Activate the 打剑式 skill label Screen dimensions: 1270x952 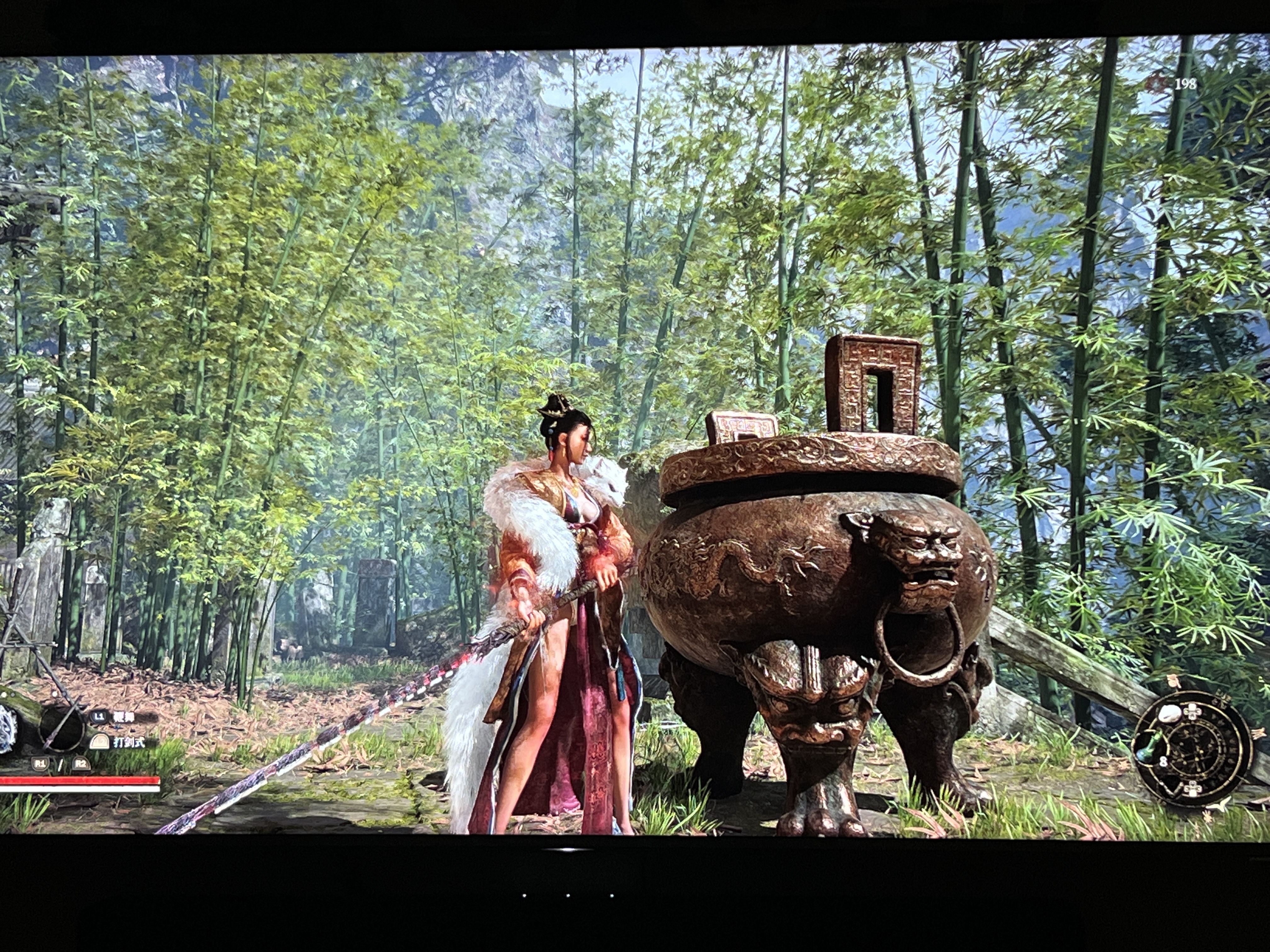[x=128, y=742]
